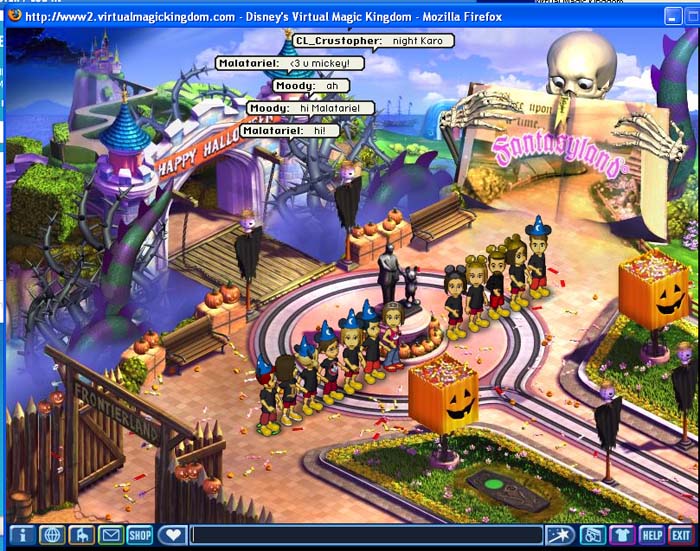
Task: Open the globe map icon
Action: pyautogui.click(x=51, y=535)
